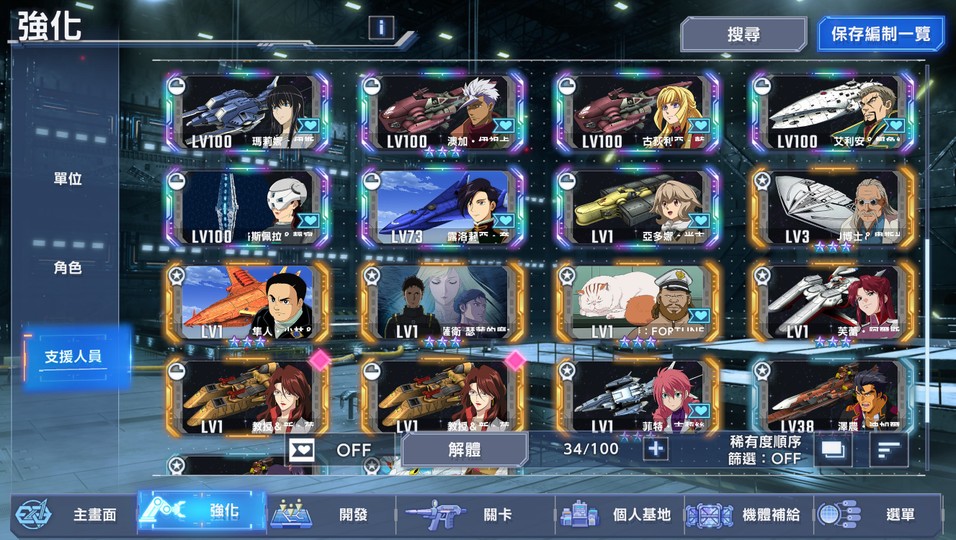This screenshot has height=540, width=956.
Task: Click the 解體 dismantle button
Action: pos(463,449)
